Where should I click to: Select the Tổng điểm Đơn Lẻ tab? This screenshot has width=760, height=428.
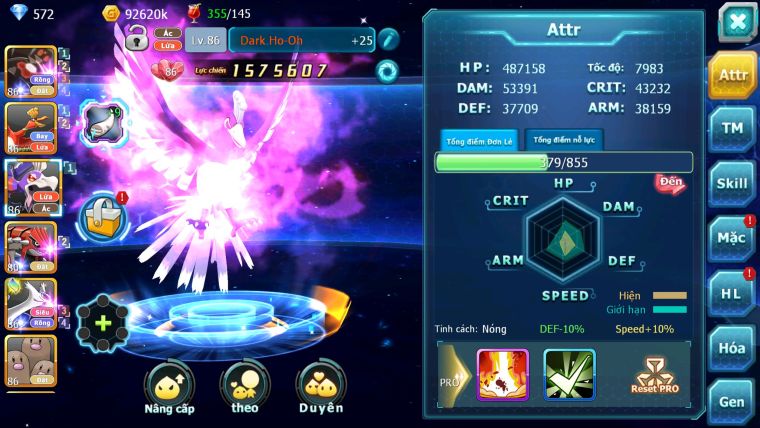pyautogui.click(x=480, y=141)
